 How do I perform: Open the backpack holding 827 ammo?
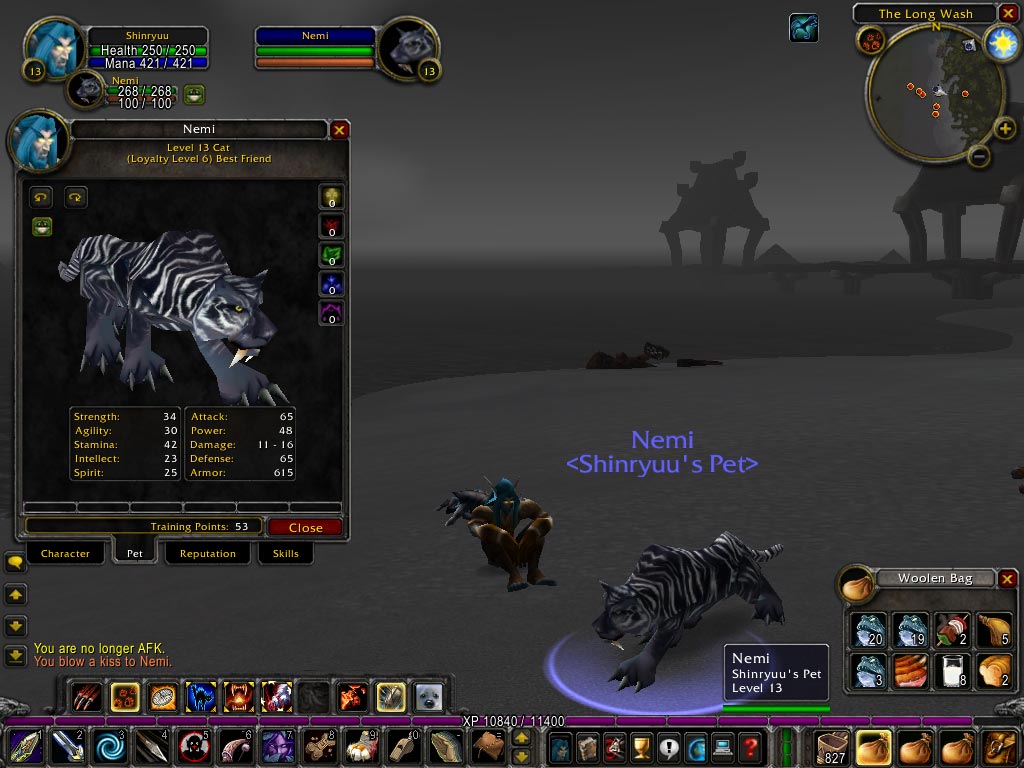(832, 747)
